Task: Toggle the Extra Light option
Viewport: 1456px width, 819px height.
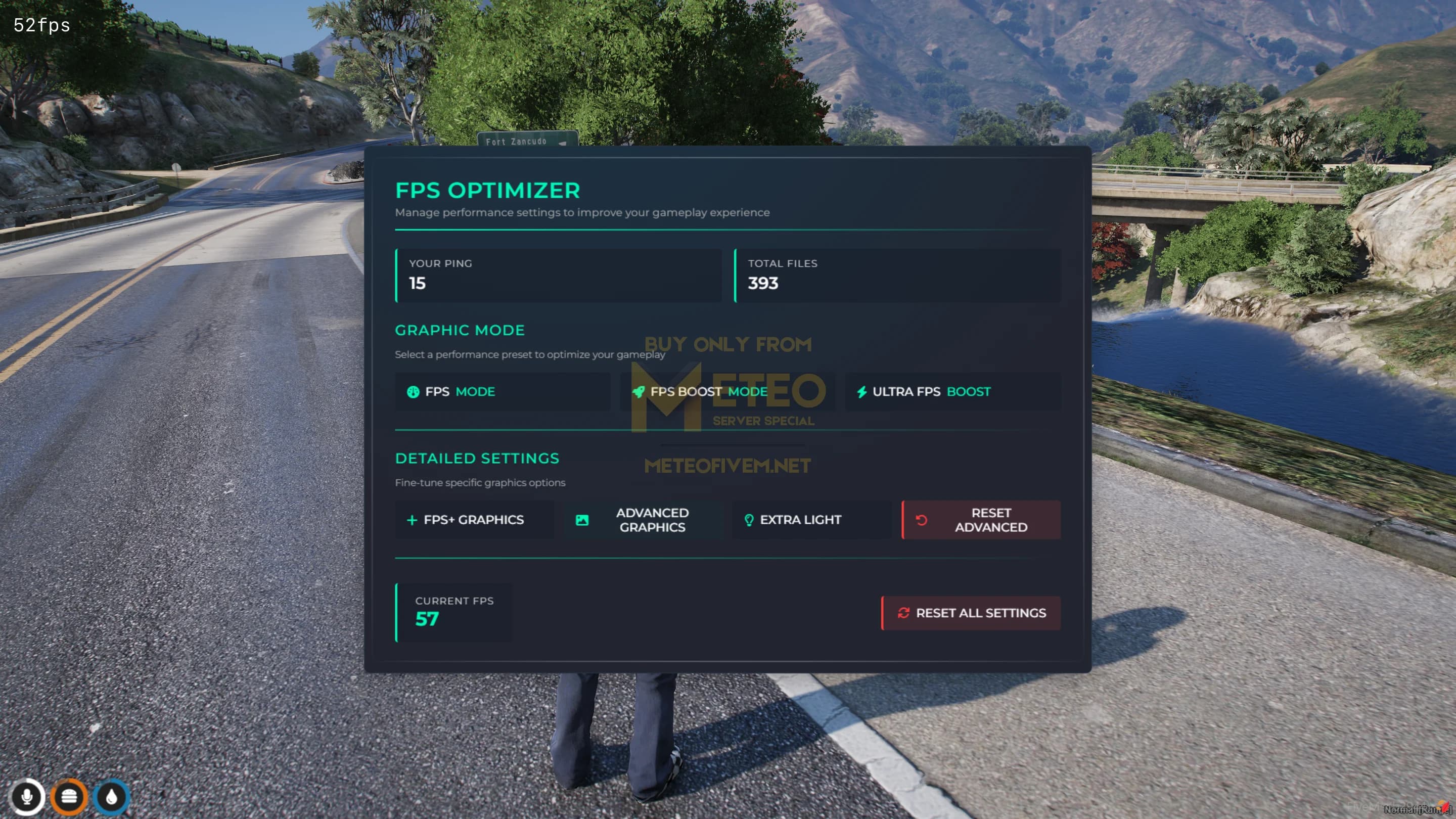Action: 810,520
